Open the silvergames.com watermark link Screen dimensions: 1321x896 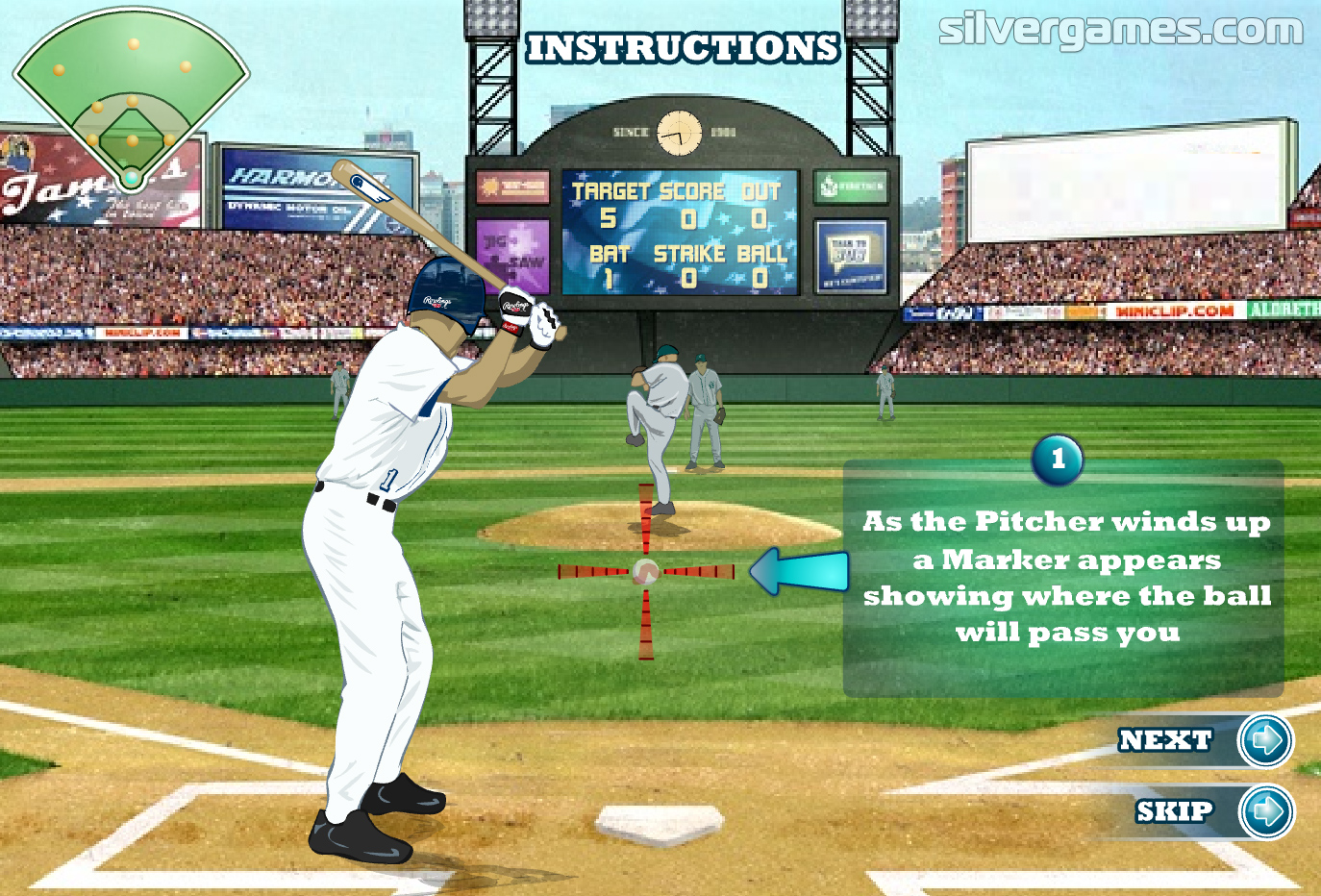click(1120, 29)
